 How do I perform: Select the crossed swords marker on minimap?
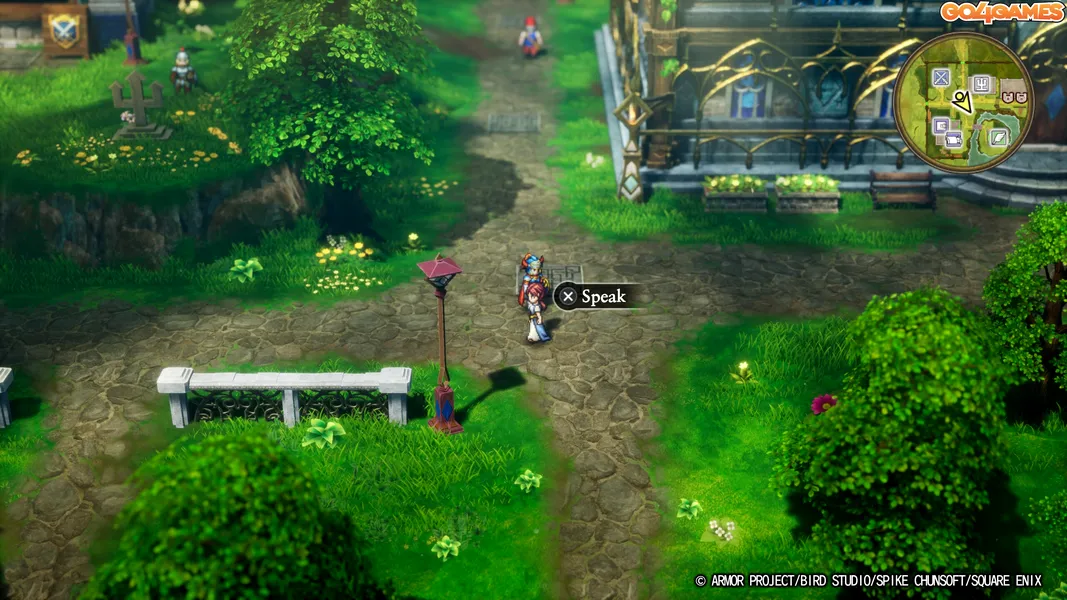941,78
